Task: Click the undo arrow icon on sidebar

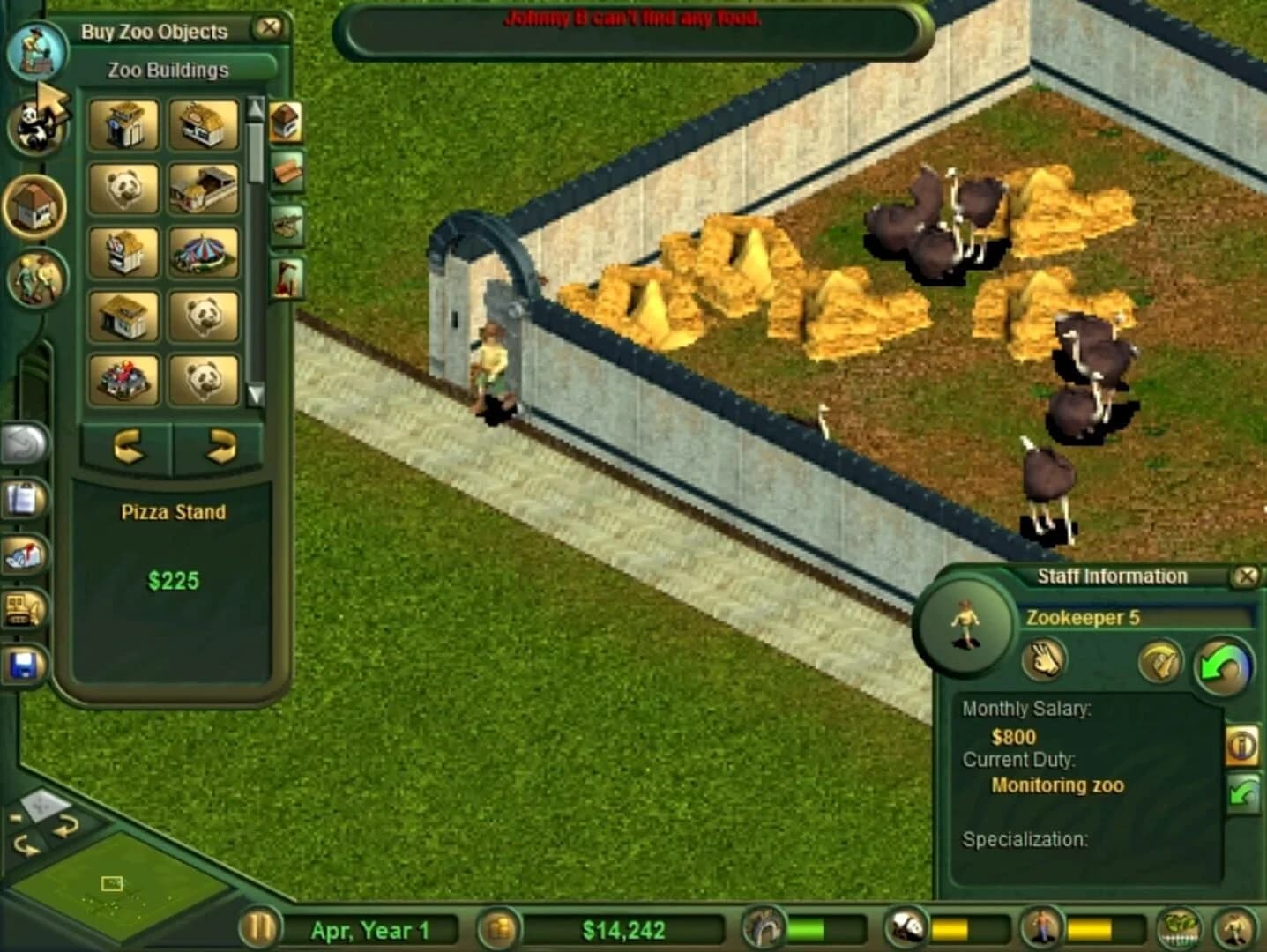Action: pyautogui.click(x=23, y=441)
